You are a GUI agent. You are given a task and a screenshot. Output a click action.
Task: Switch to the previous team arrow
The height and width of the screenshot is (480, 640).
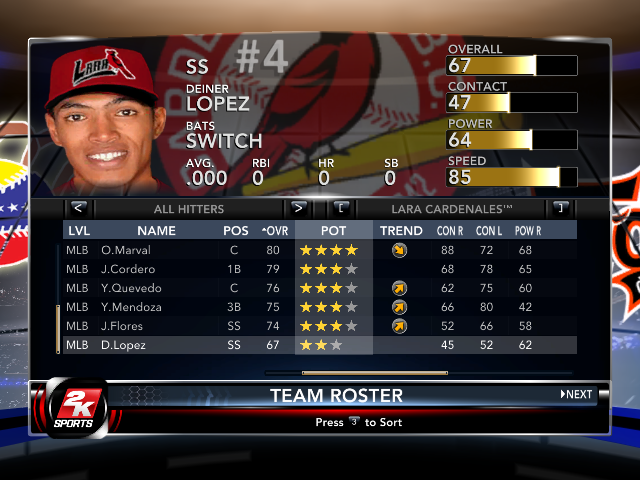(x=342, y=208)
